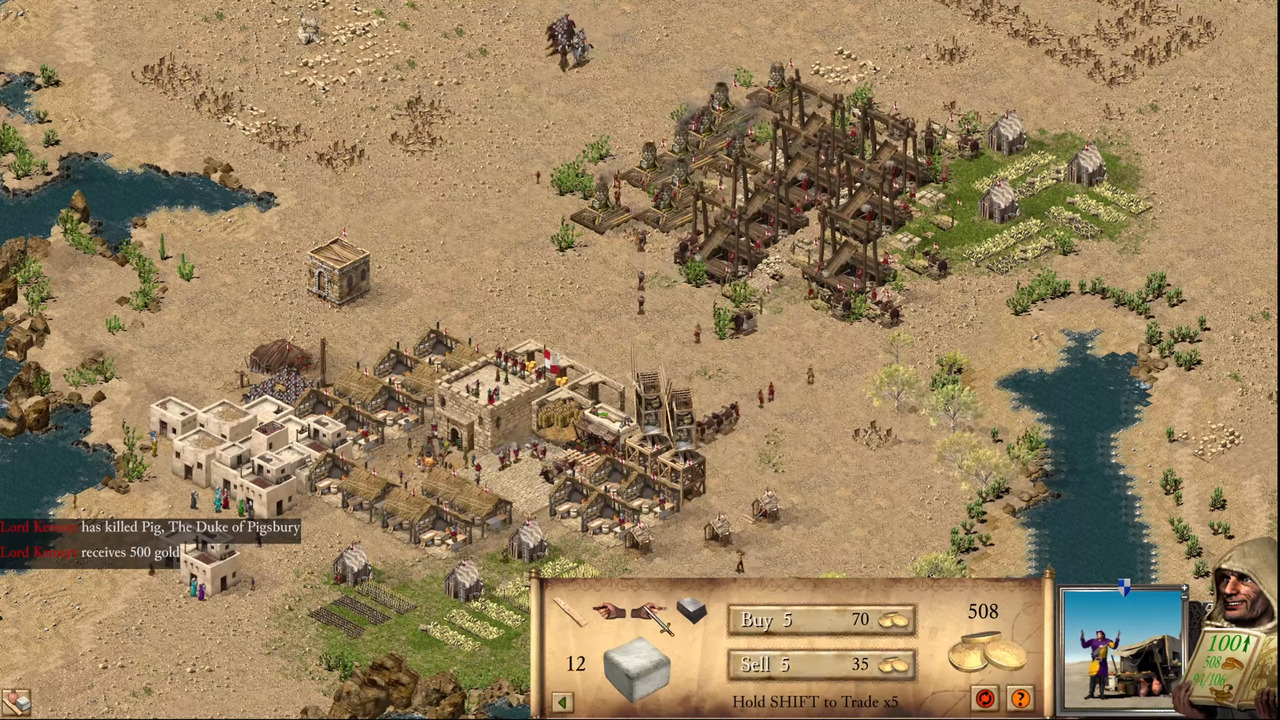
Task: Open the question mark help button
Action: coord(1020,698)
